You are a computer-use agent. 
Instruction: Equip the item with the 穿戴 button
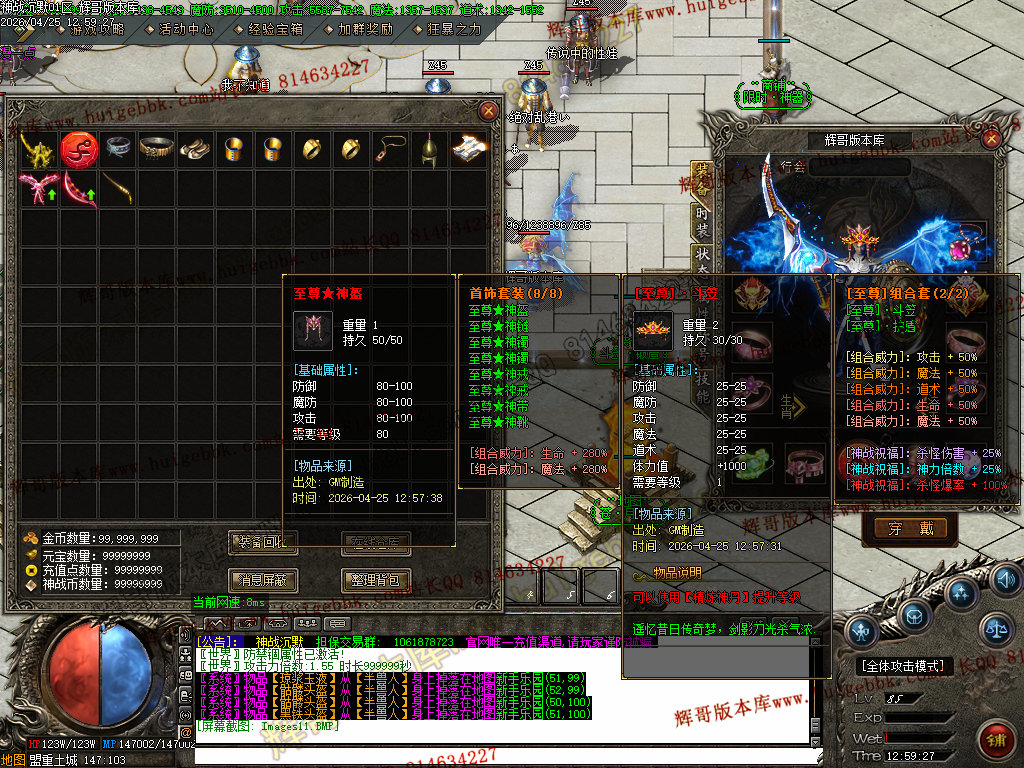click(x=909, y=528)
